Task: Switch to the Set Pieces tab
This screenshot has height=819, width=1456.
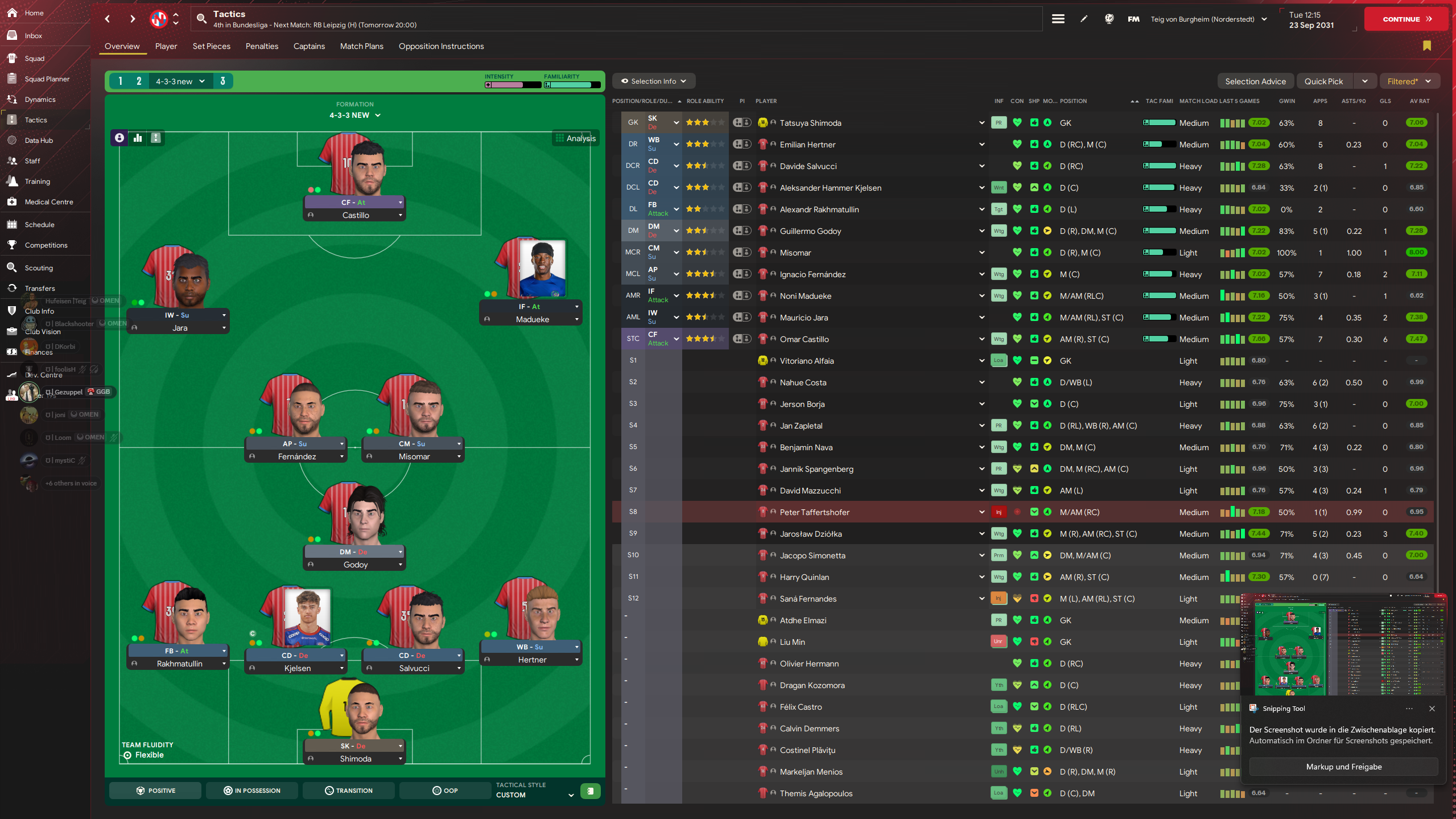Action: point(211,46)
